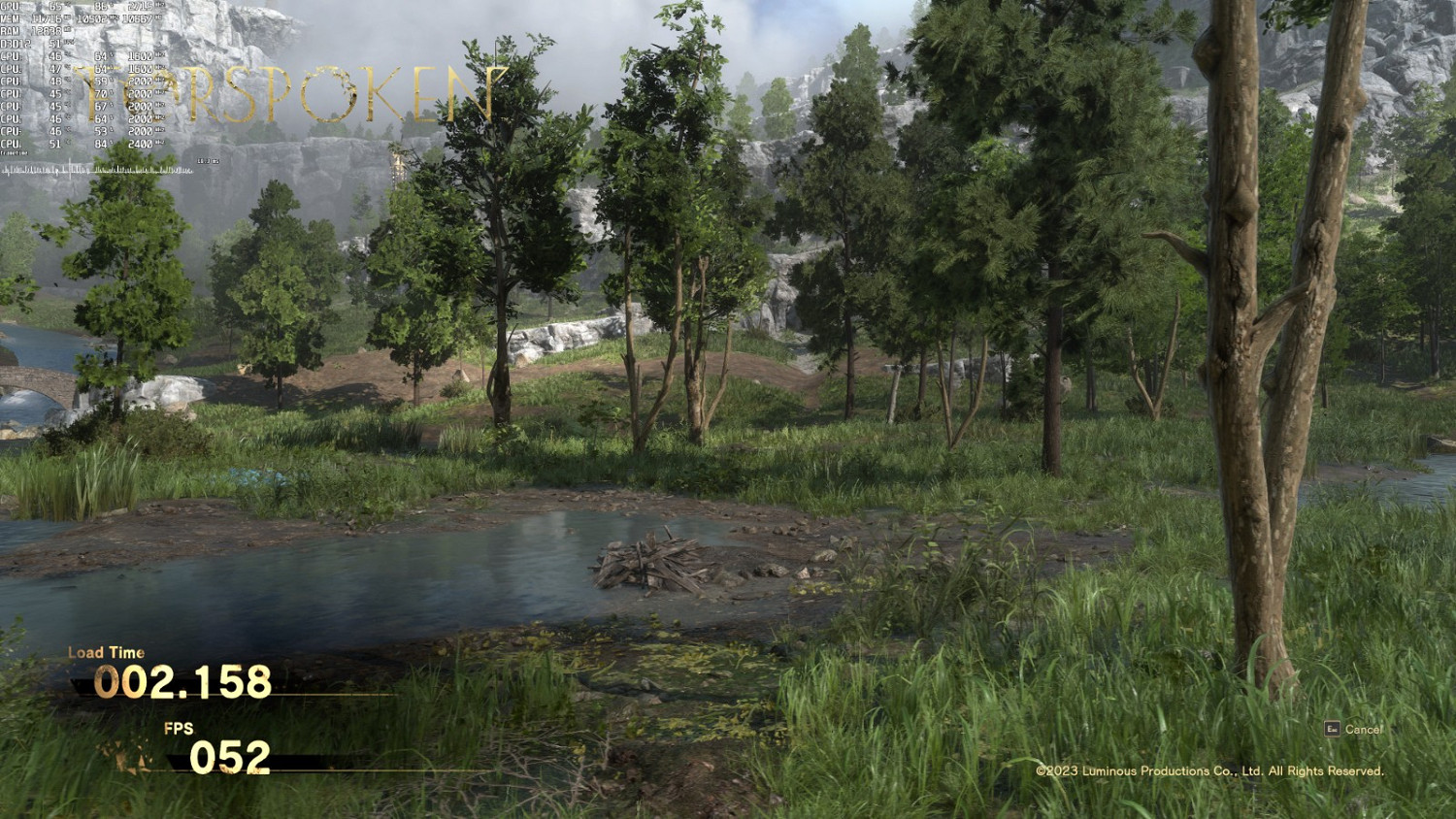Image resolution: width=1456 pixels, height=819 pixels.
Task: Click the RAM value in performance overlay
Action: (x=46, y=30)
